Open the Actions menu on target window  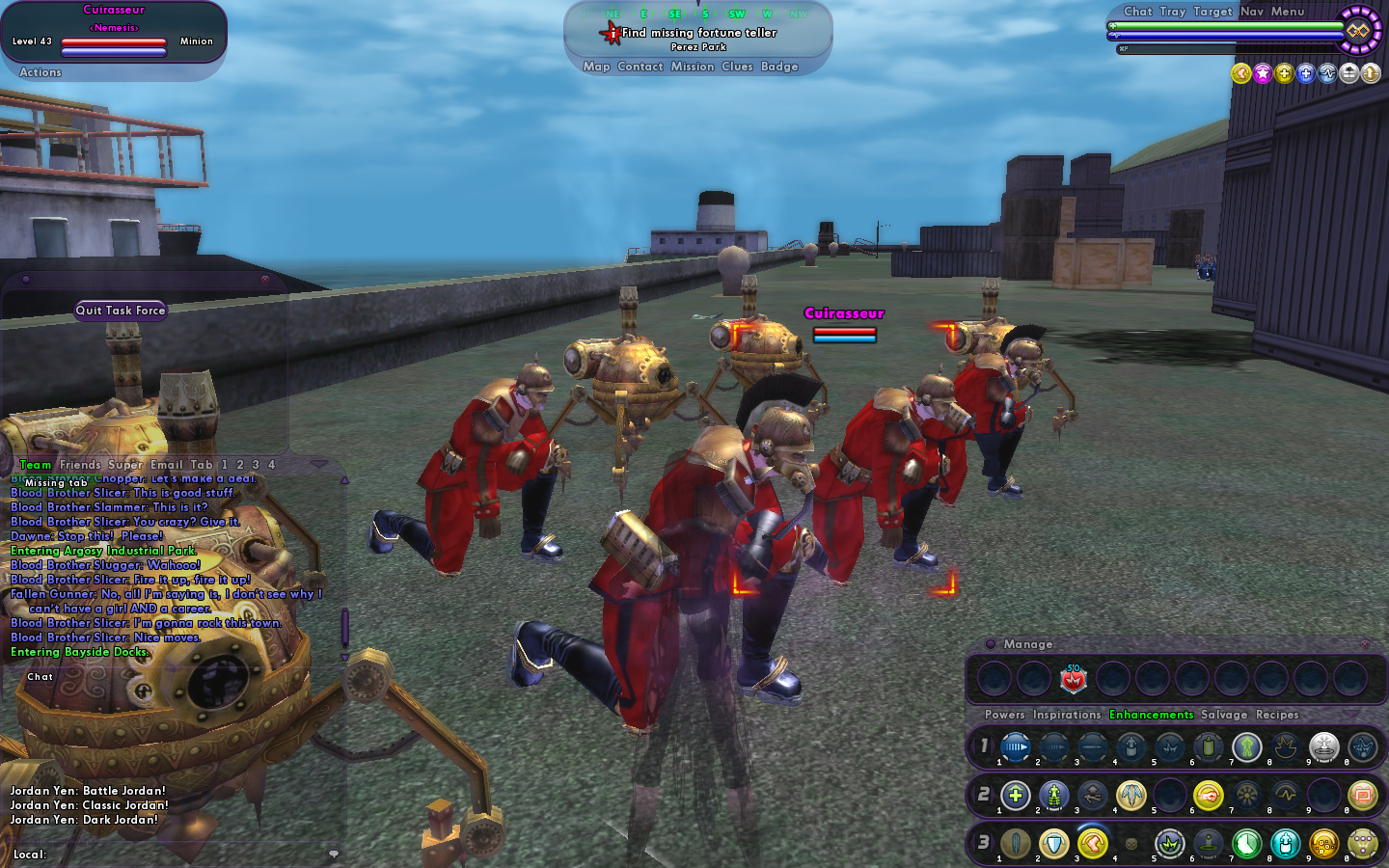tap(41, 72)
